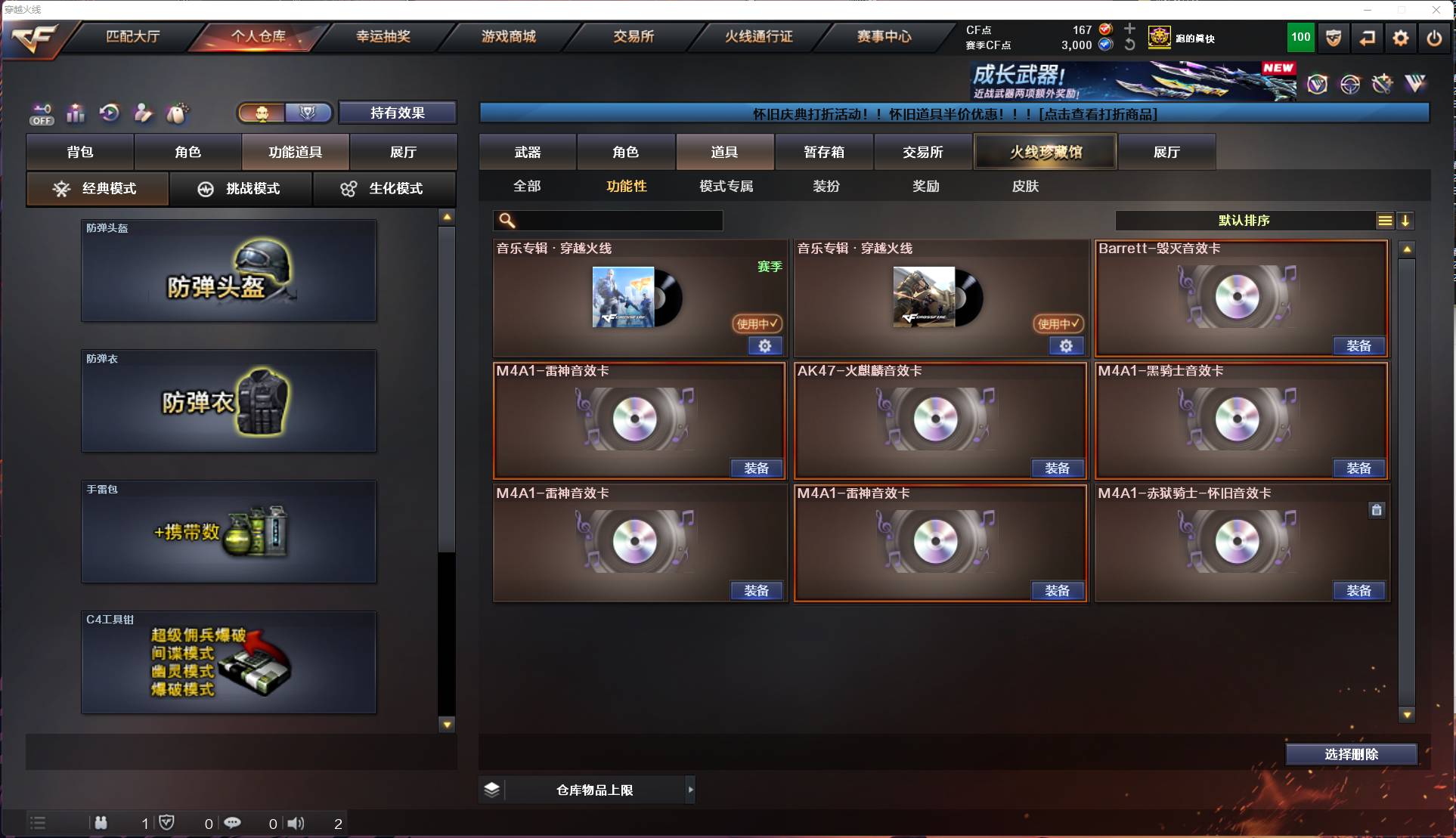Open the clan shield icon in bottom bar
Image resolution: width=1456 pixels, height=838 pixels.
167,823
